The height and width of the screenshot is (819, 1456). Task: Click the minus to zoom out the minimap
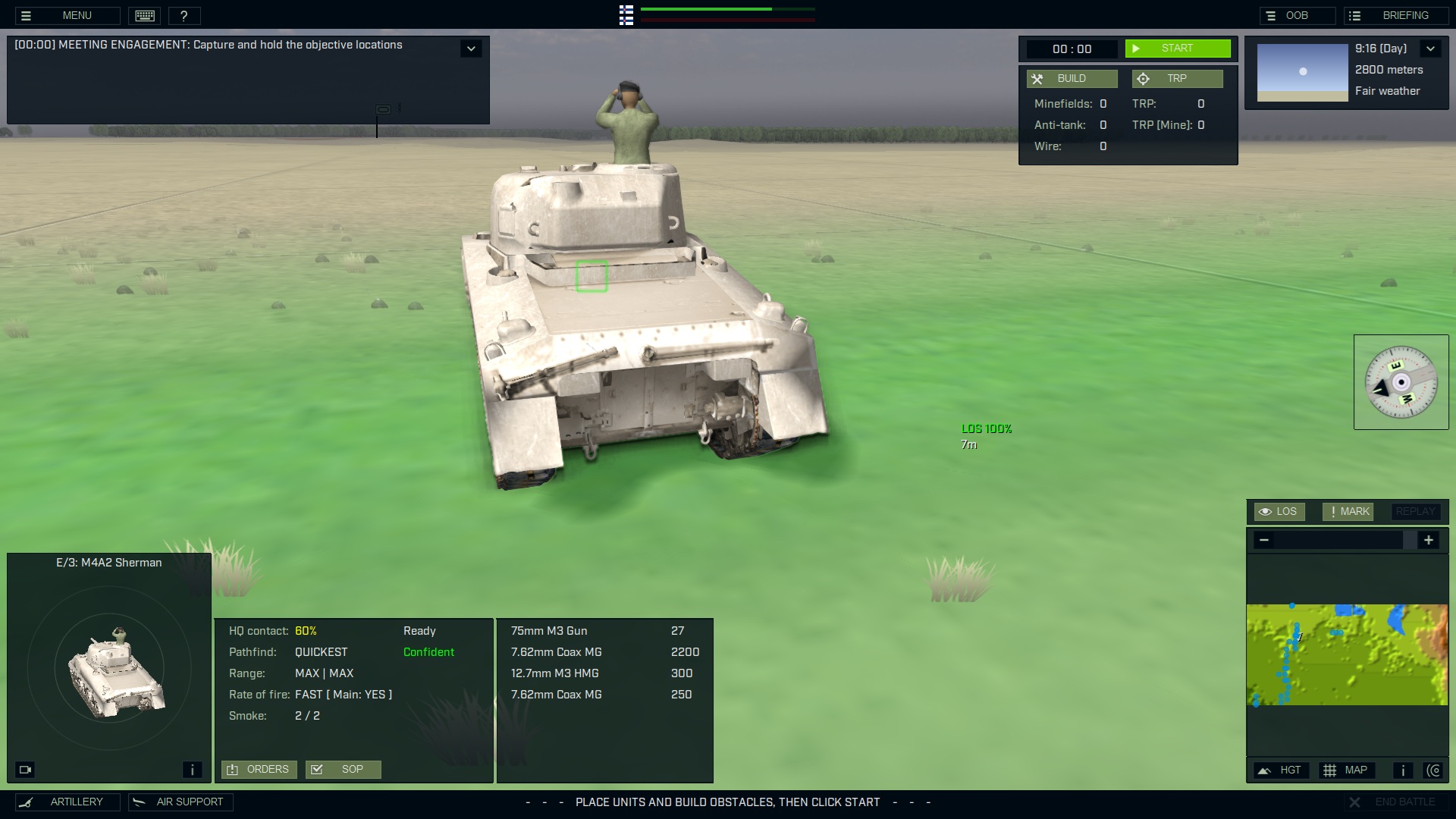pyautogui.click(x=1265, y=540)
